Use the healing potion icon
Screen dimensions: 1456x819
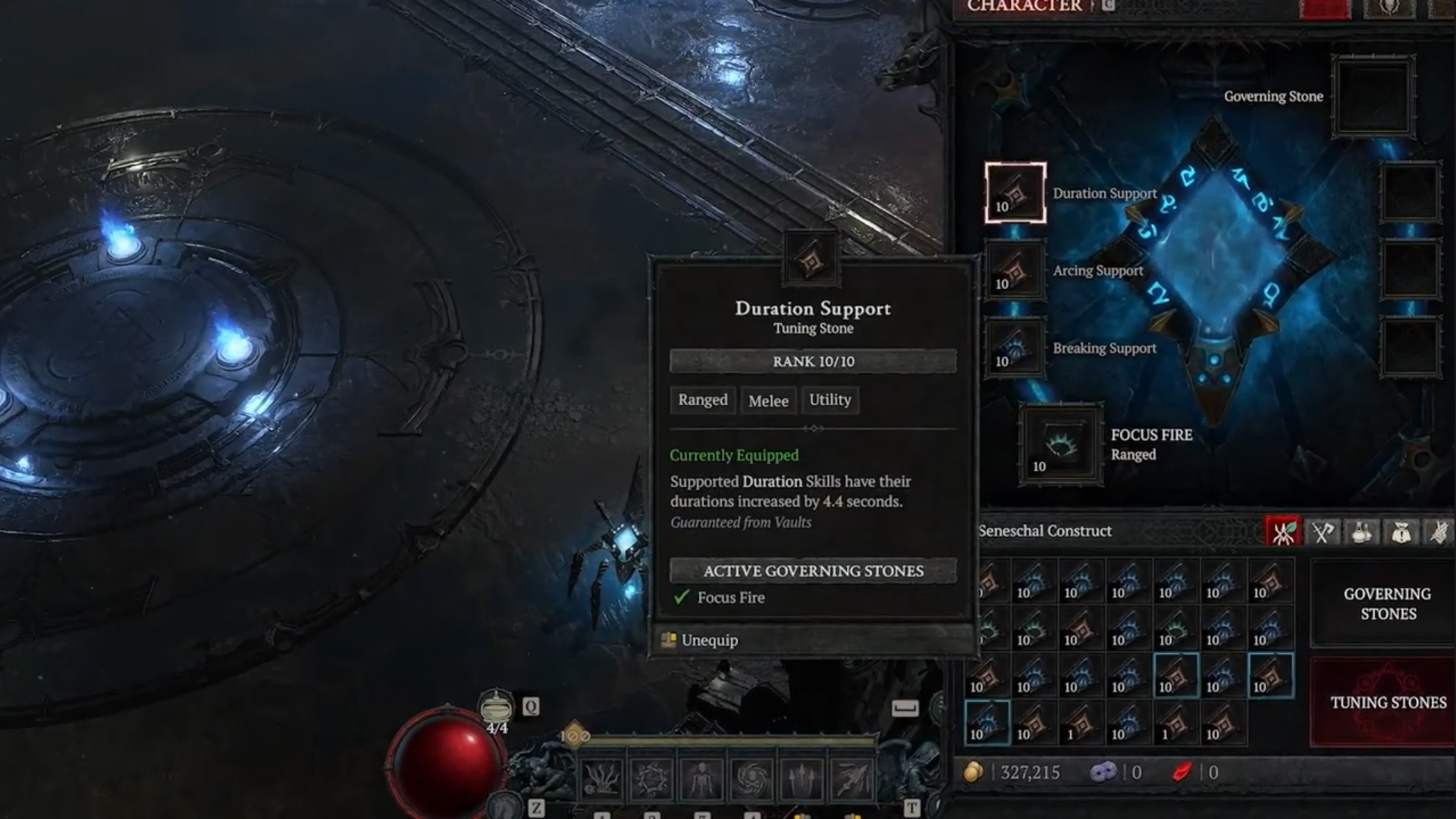click(496, 708)
